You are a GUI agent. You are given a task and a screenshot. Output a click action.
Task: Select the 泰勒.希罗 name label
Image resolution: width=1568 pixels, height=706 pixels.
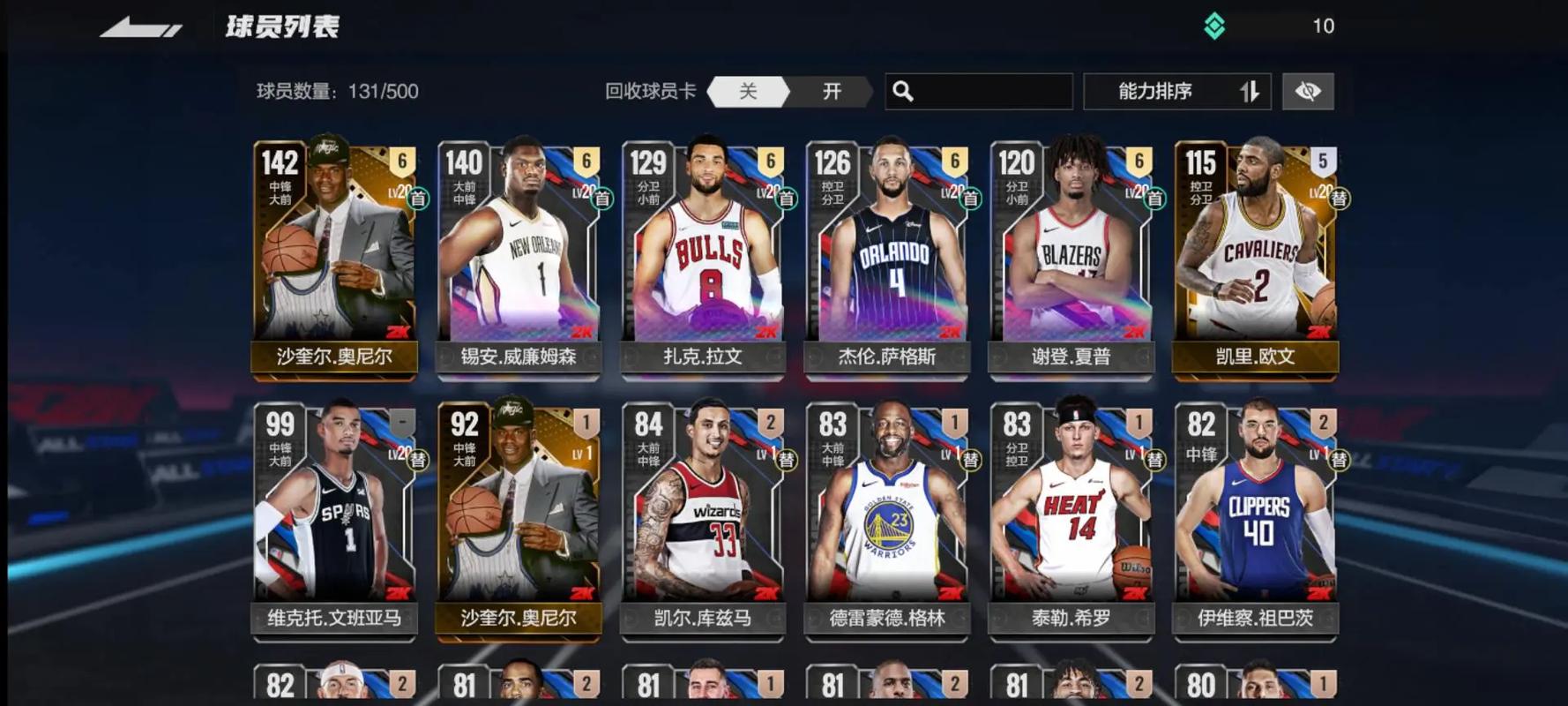coord(1070,619)
